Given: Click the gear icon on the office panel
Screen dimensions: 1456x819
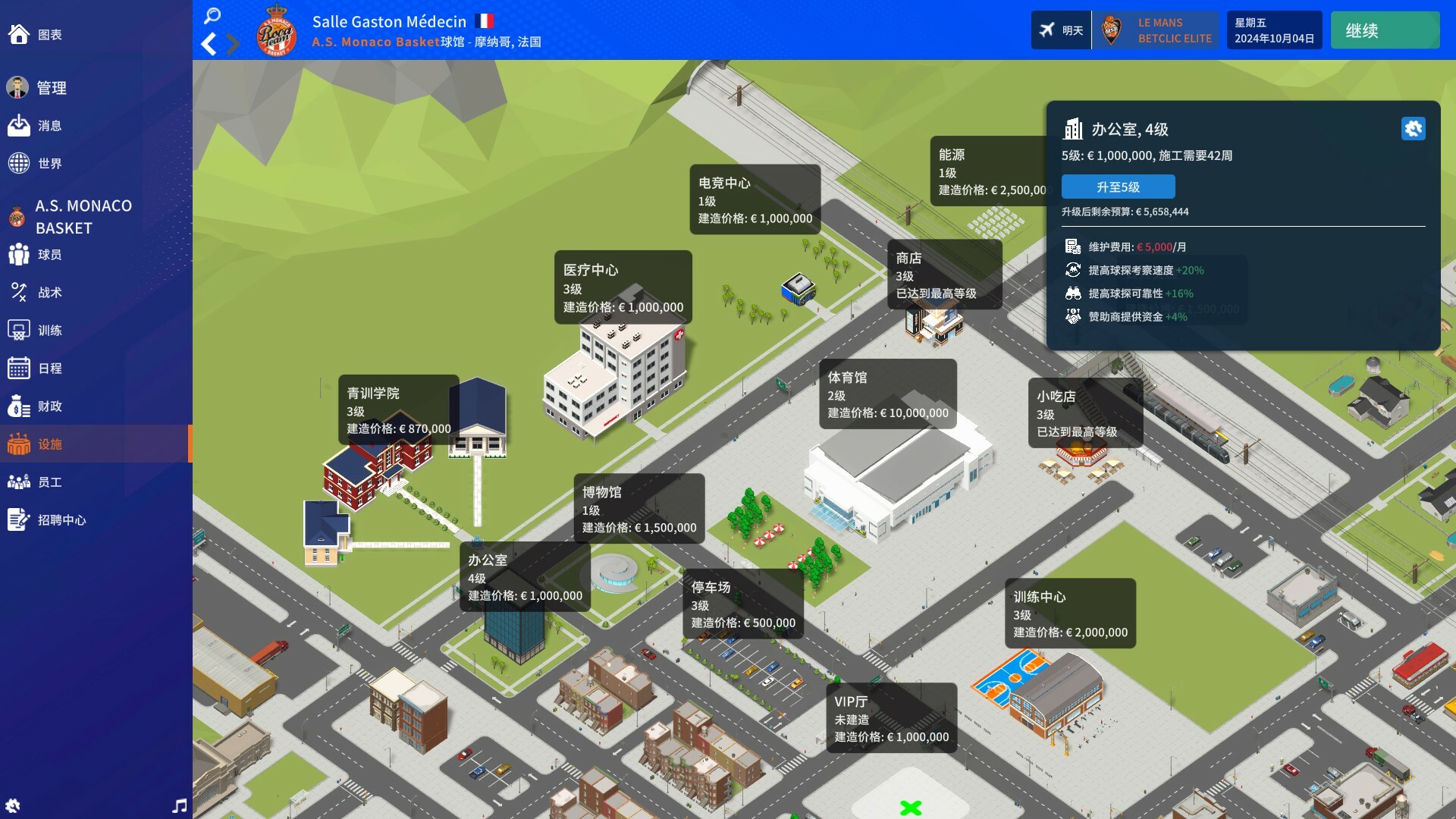Looking at the screenshot, I should 1414,129.
